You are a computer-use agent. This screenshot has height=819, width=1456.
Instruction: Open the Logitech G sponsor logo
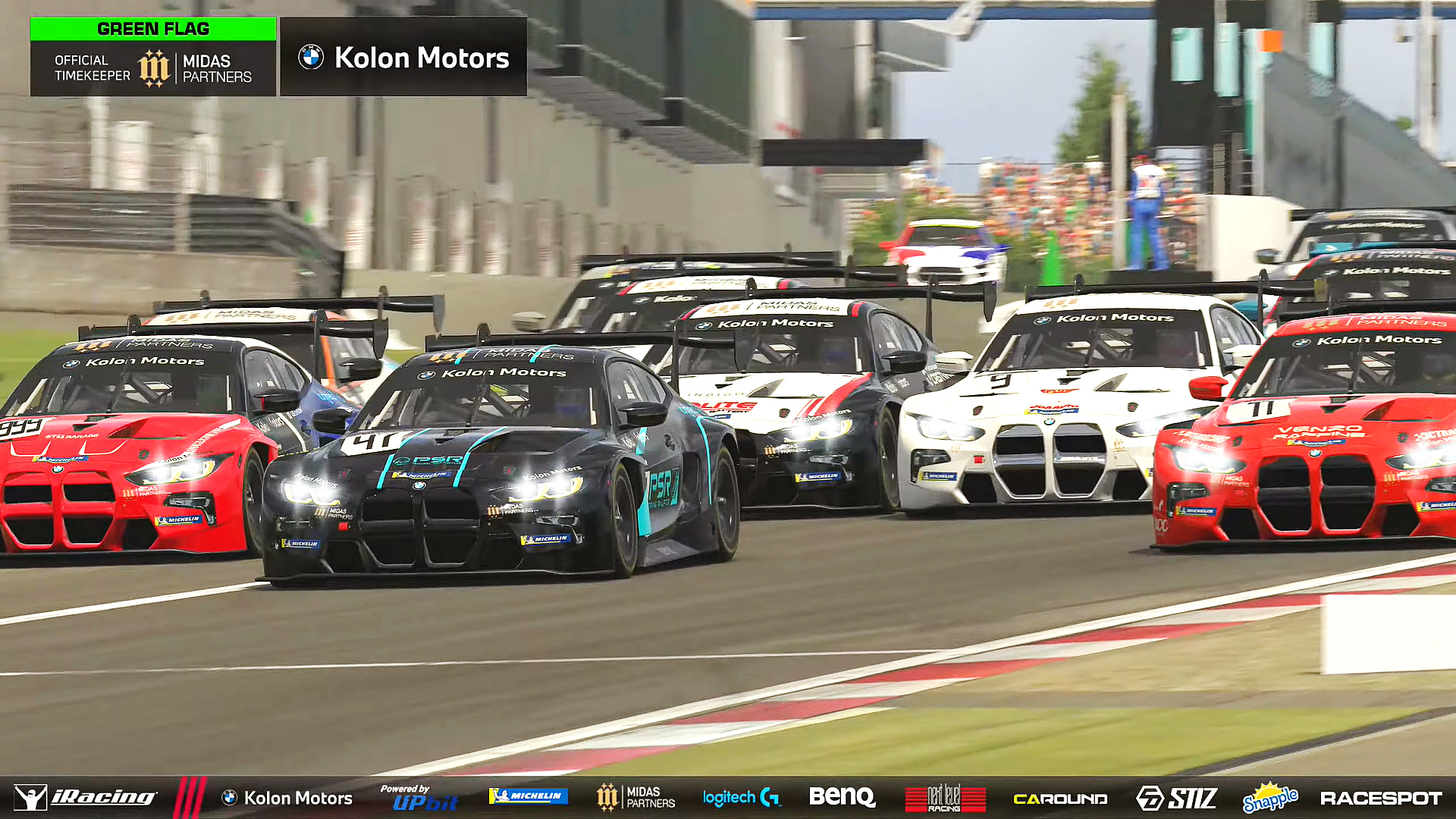(x=741, y=798)
